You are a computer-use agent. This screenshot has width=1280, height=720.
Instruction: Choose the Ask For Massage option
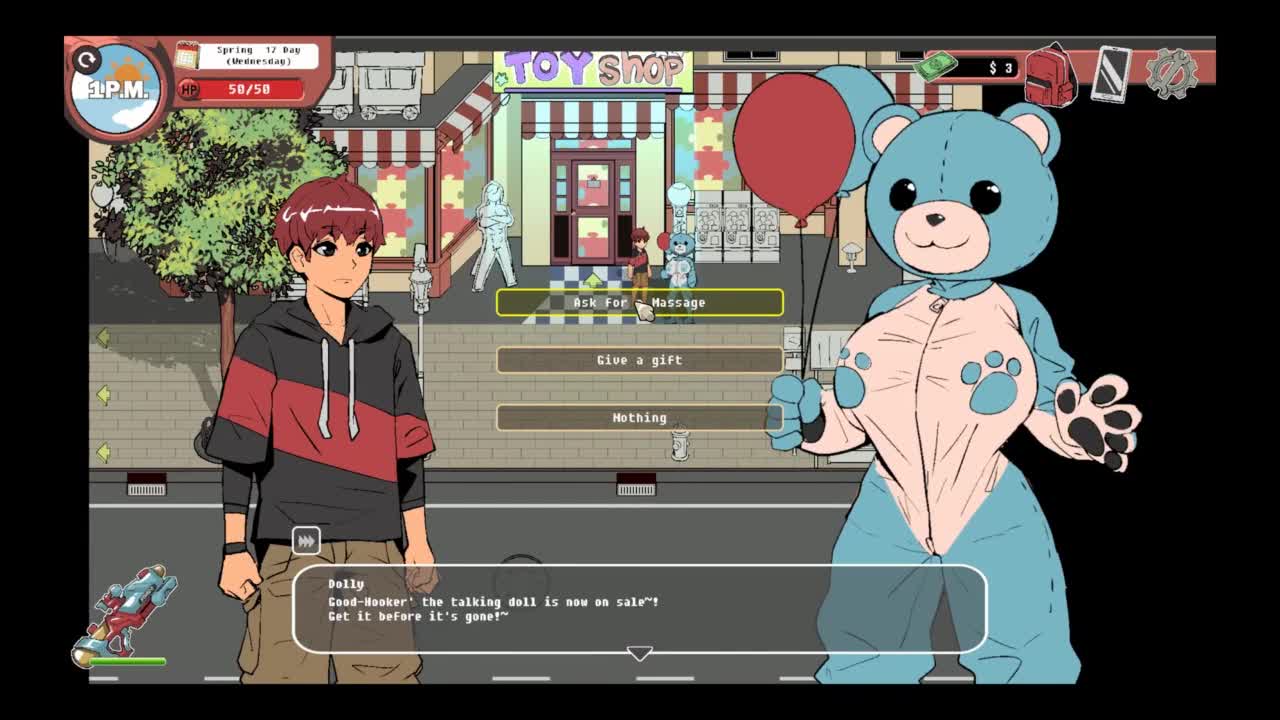coord(639,302)
